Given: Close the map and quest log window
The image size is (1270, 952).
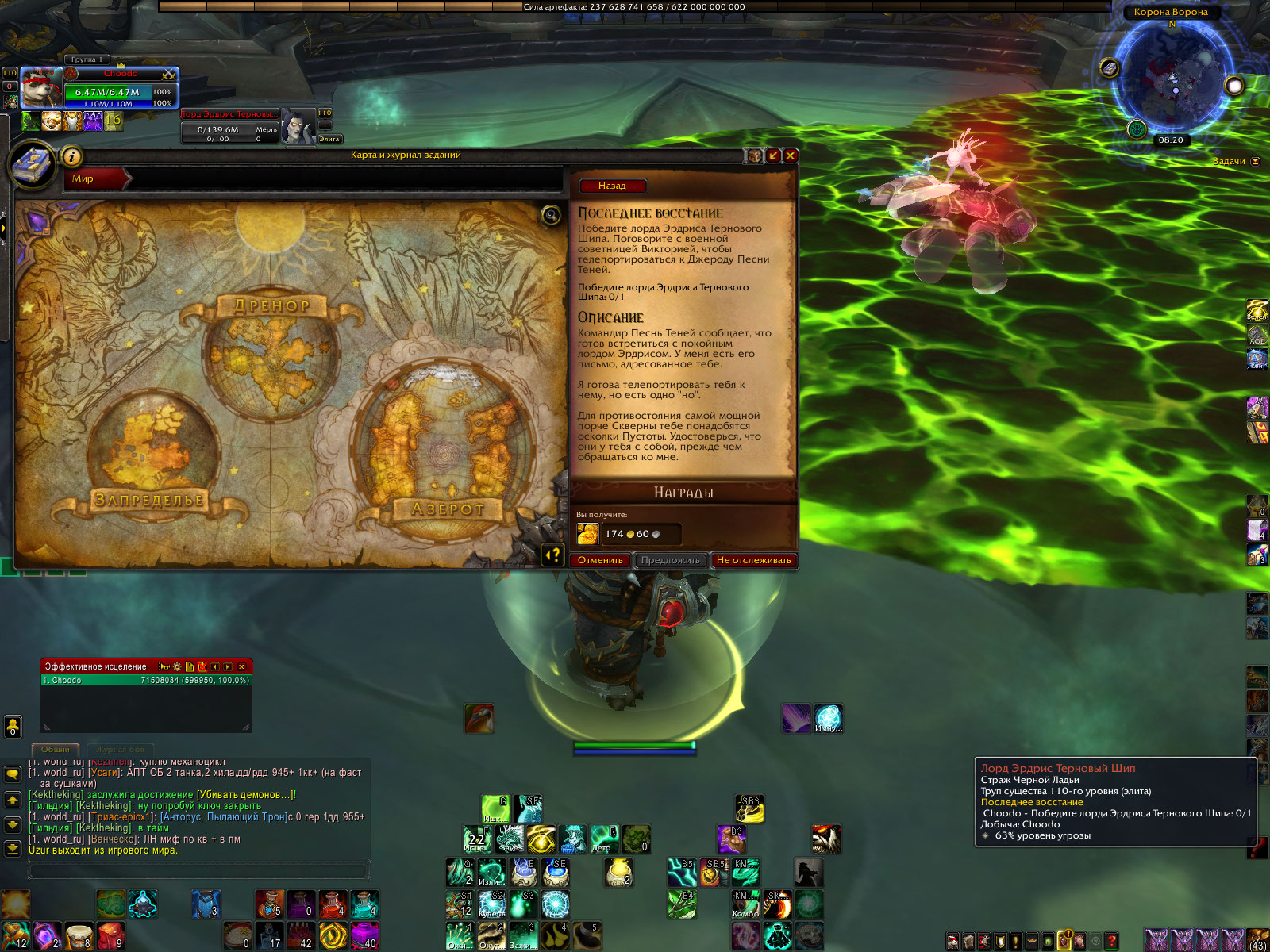Looking at the screenshot, I should pos(790,155).
